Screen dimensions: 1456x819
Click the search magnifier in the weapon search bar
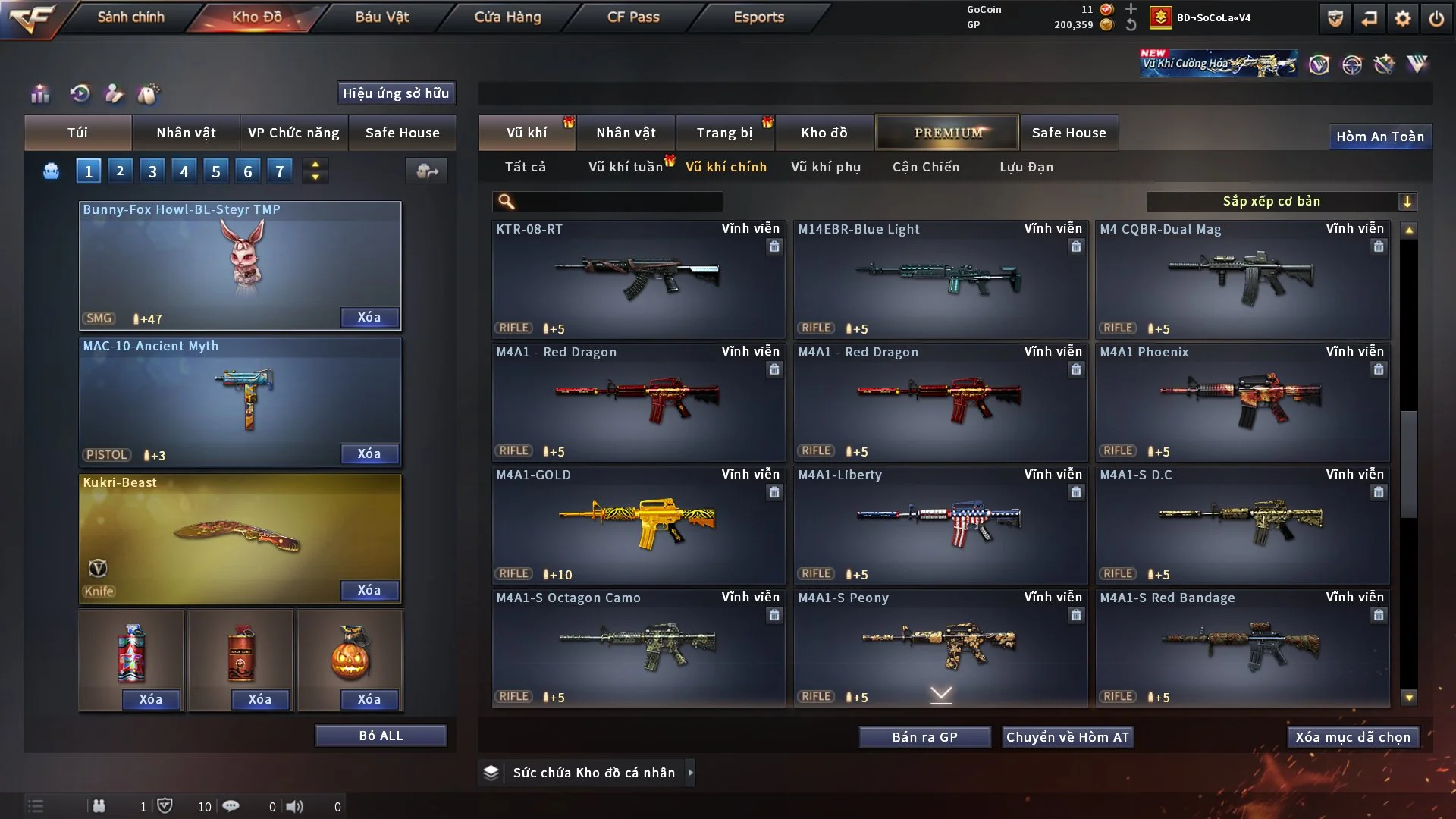(504, 202)
